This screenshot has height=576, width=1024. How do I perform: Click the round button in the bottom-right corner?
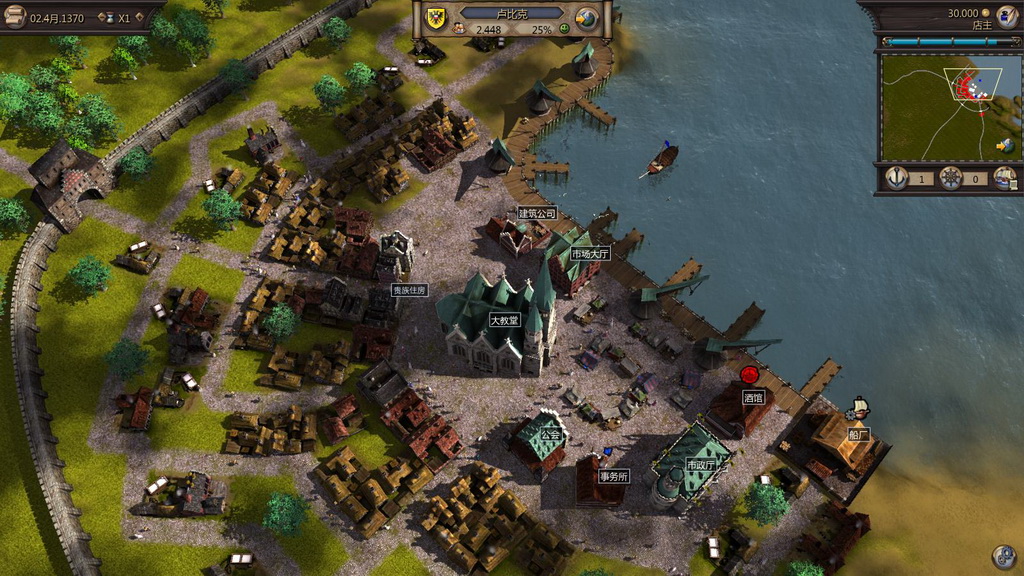(x=1003, y=556)
